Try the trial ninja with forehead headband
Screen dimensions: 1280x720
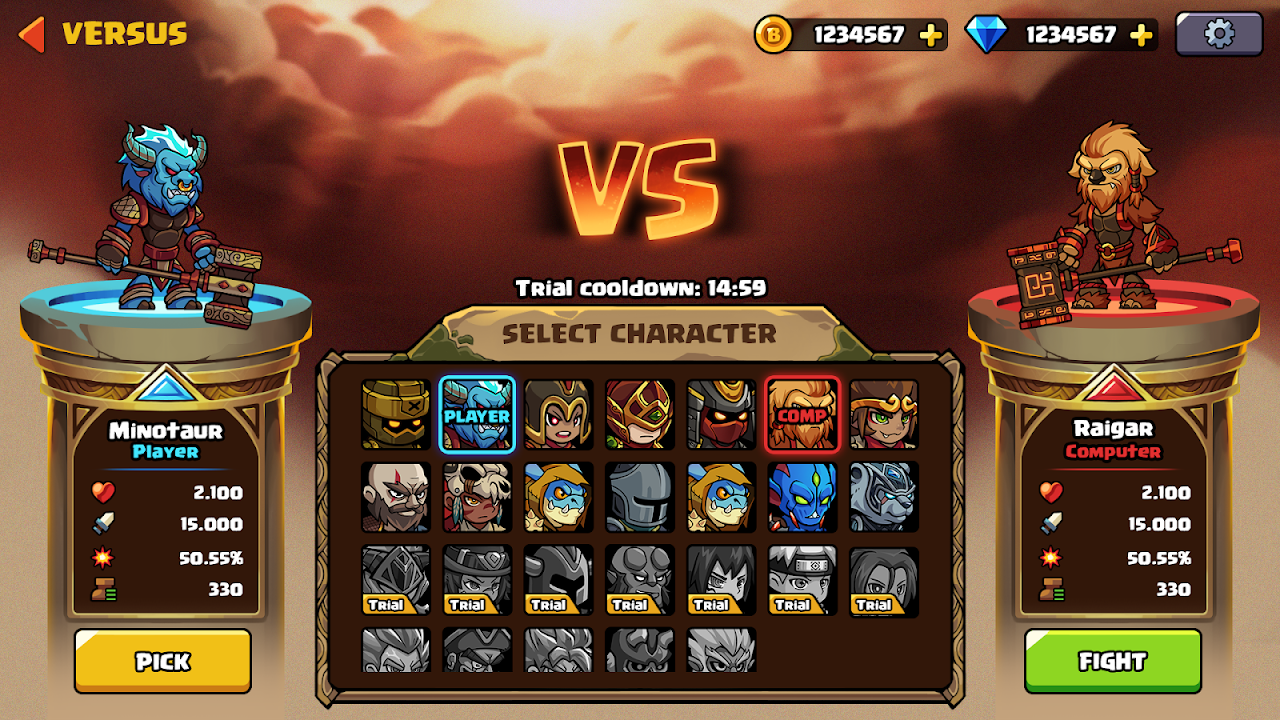(x=802, y=580)
